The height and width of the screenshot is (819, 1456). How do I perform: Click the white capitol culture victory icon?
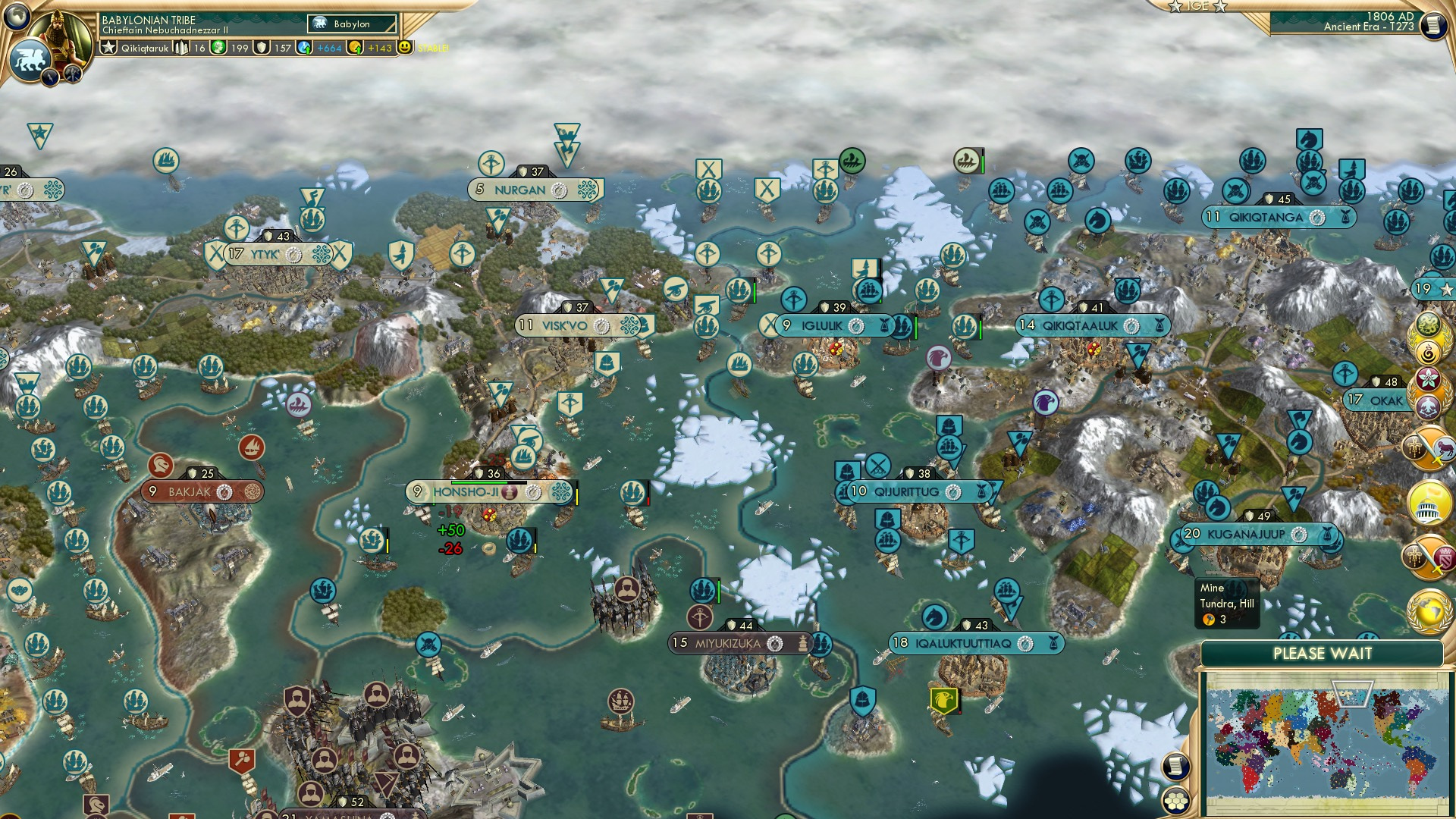click(x=1427, y=502)
